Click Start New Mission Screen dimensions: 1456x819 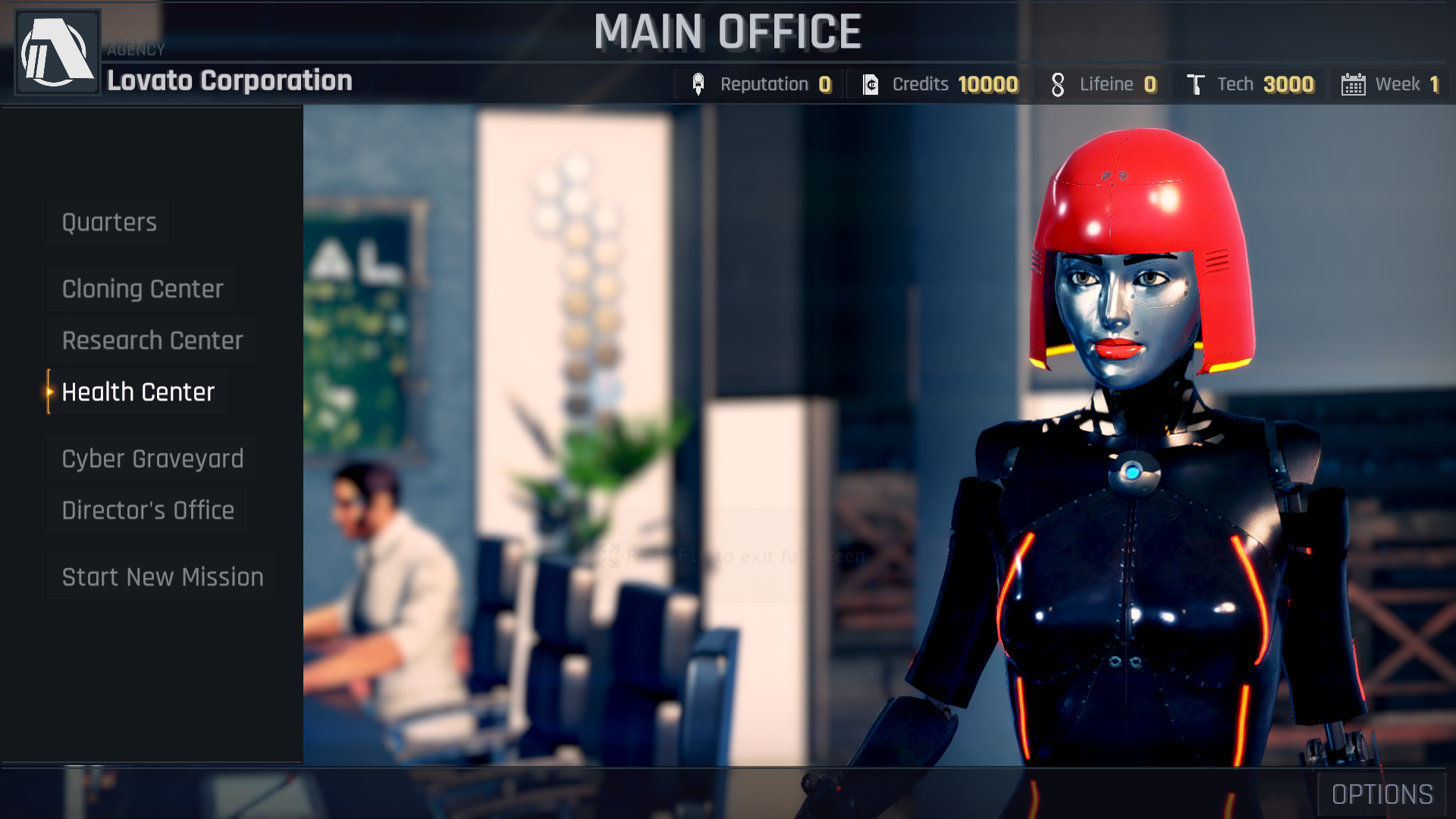click(x=162, y=576)
